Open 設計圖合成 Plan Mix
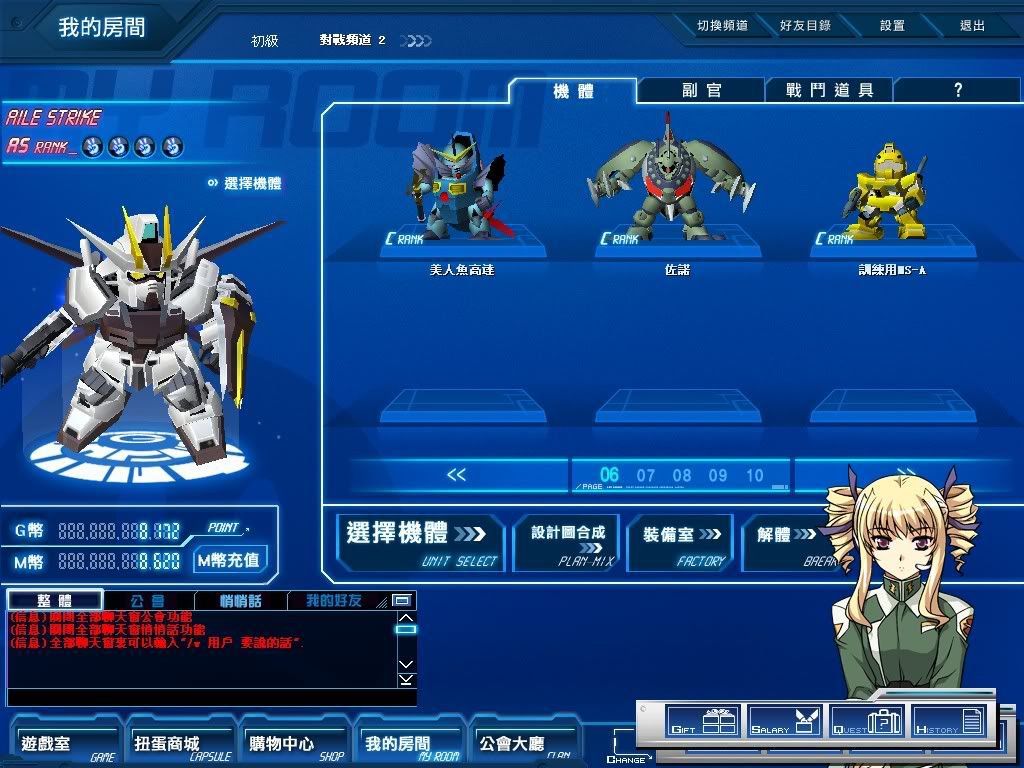1024x768 pixels. point(567,543)
